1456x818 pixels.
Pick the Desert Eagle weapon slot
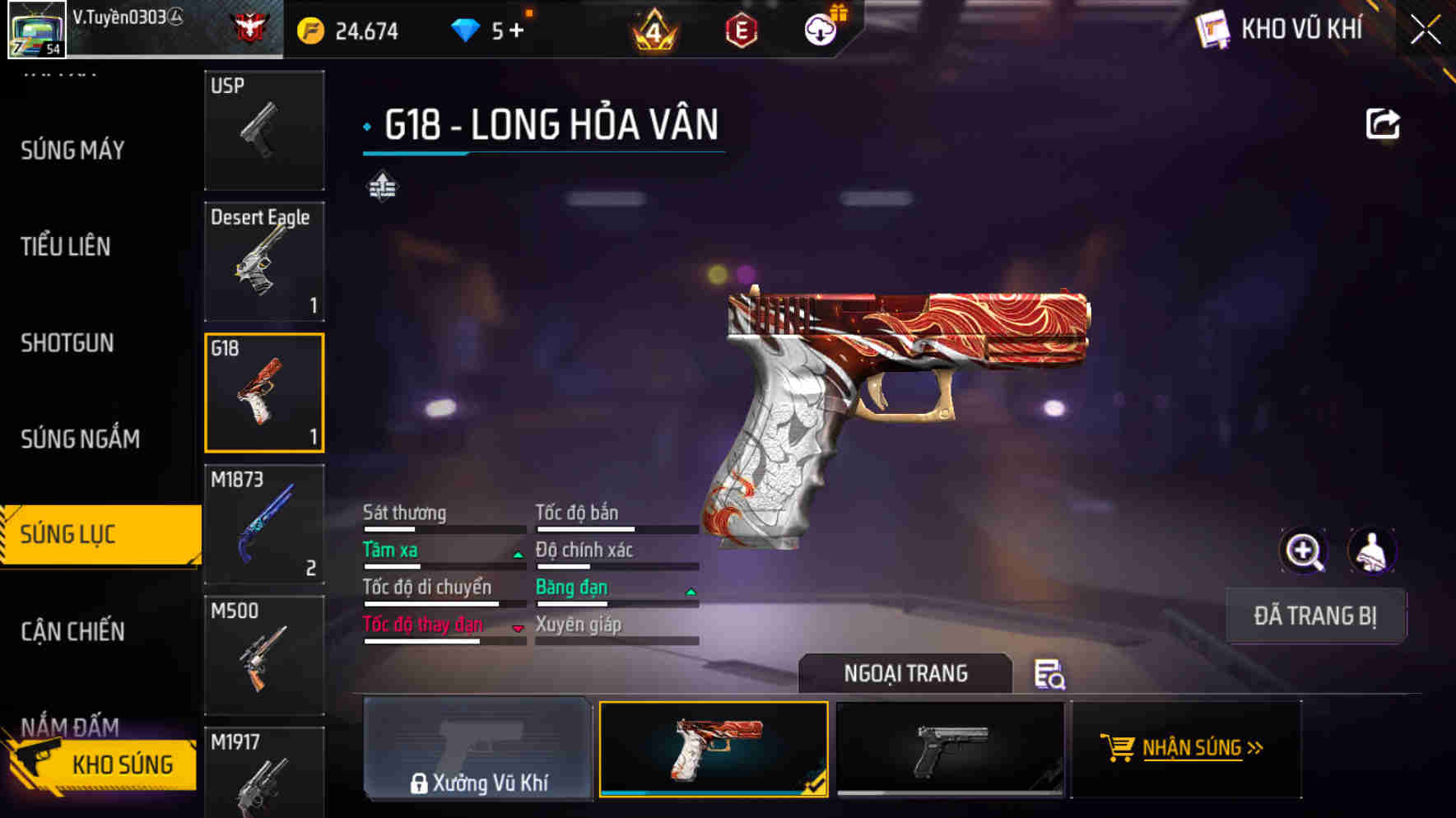point(264,261)
